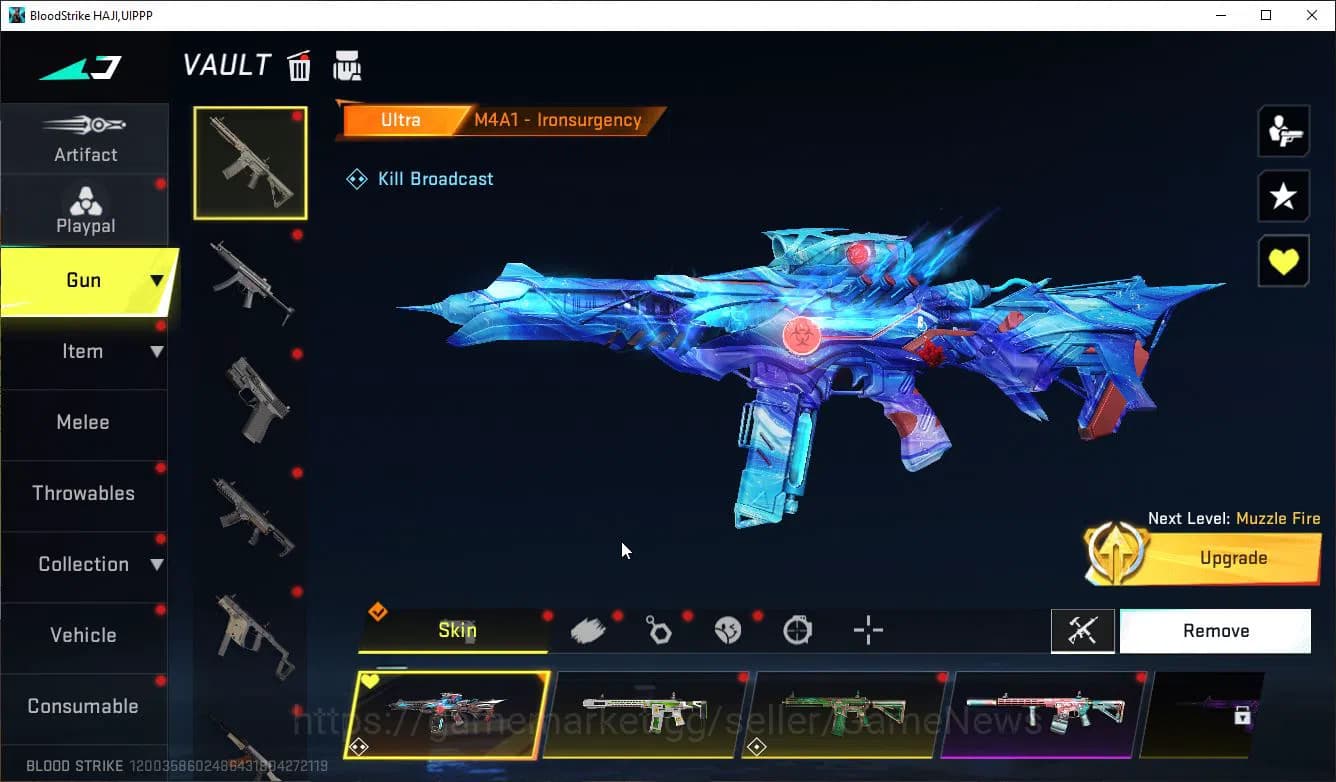Viewport: 1336px width, 782px height.
Task: Select the sticker customization icon
Action: click(728, 630)
